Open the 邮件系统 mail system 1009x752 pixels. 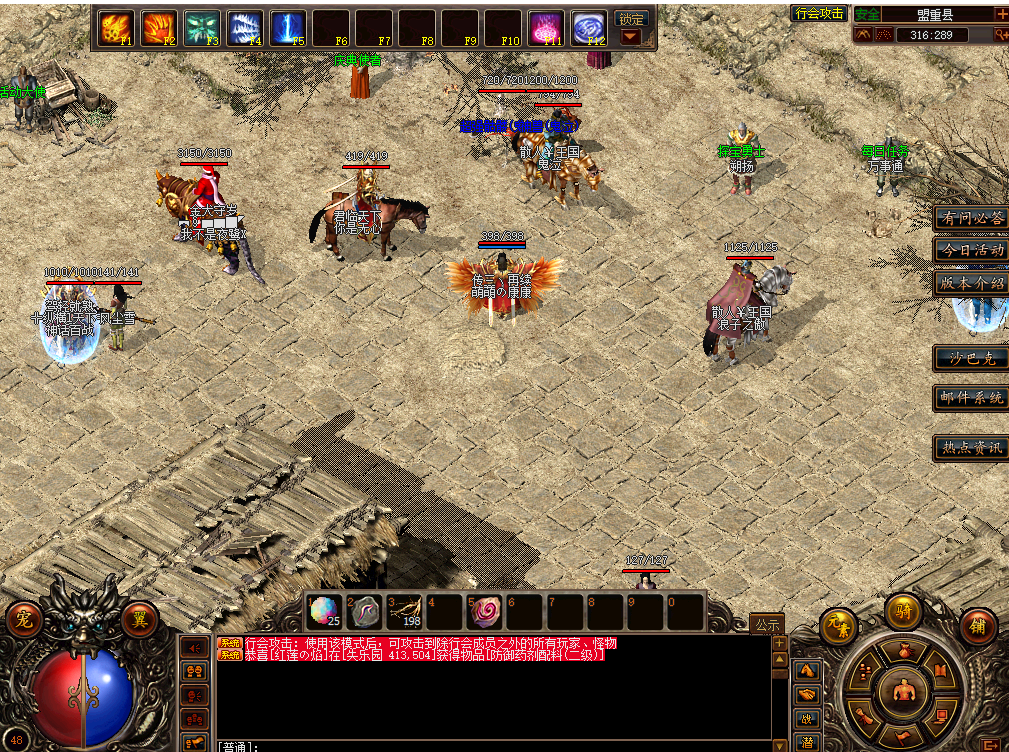(x=970, y=397)
